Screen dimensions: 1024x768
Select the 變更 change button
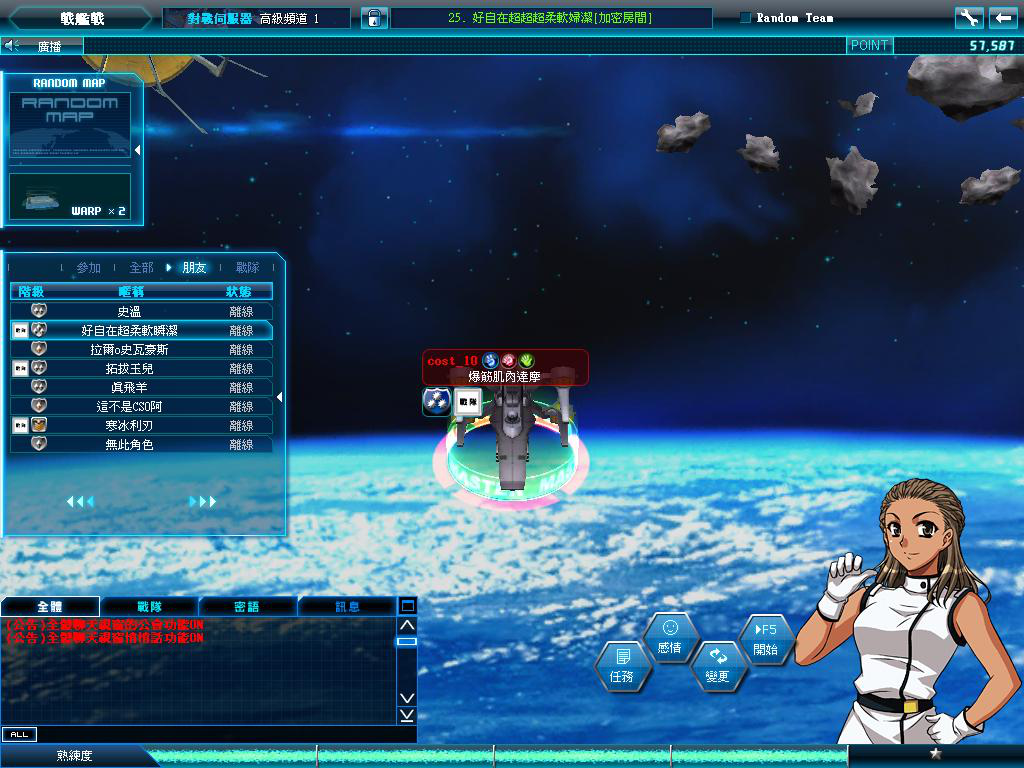click(x=718, y=666)
